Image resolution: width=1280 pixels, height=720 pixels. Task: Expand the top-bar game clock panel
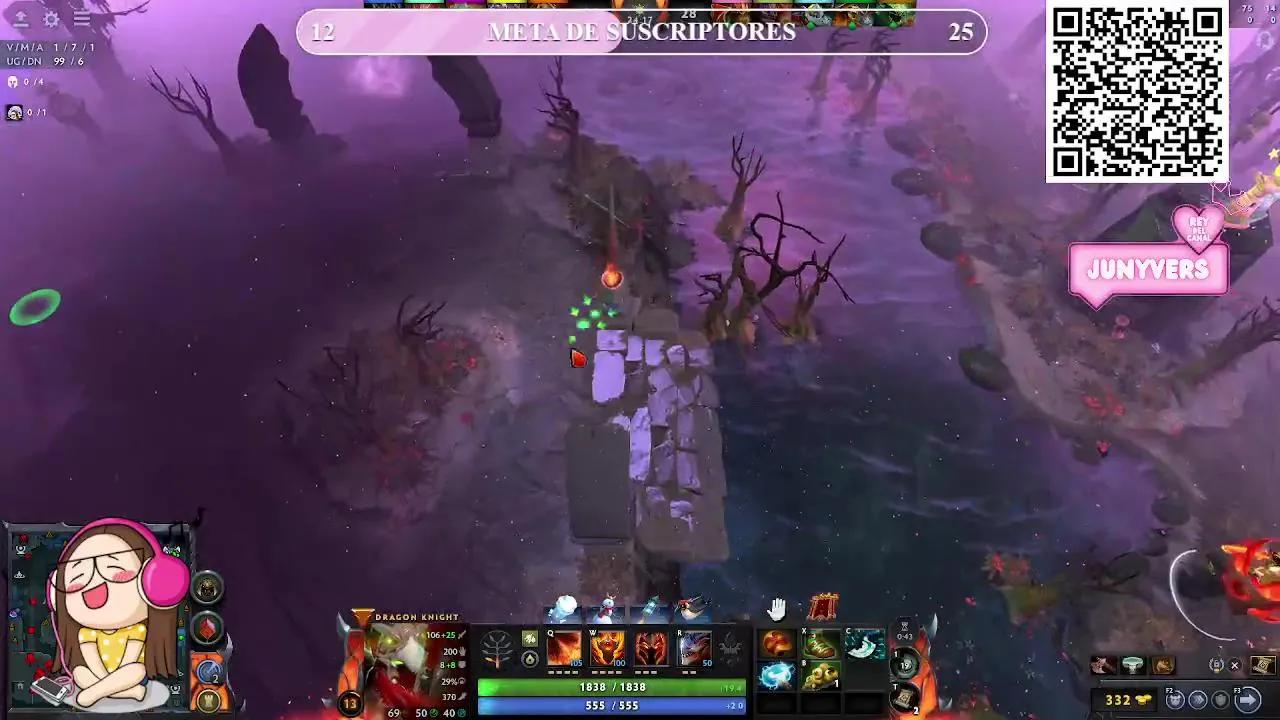click(x=688, y=14)
